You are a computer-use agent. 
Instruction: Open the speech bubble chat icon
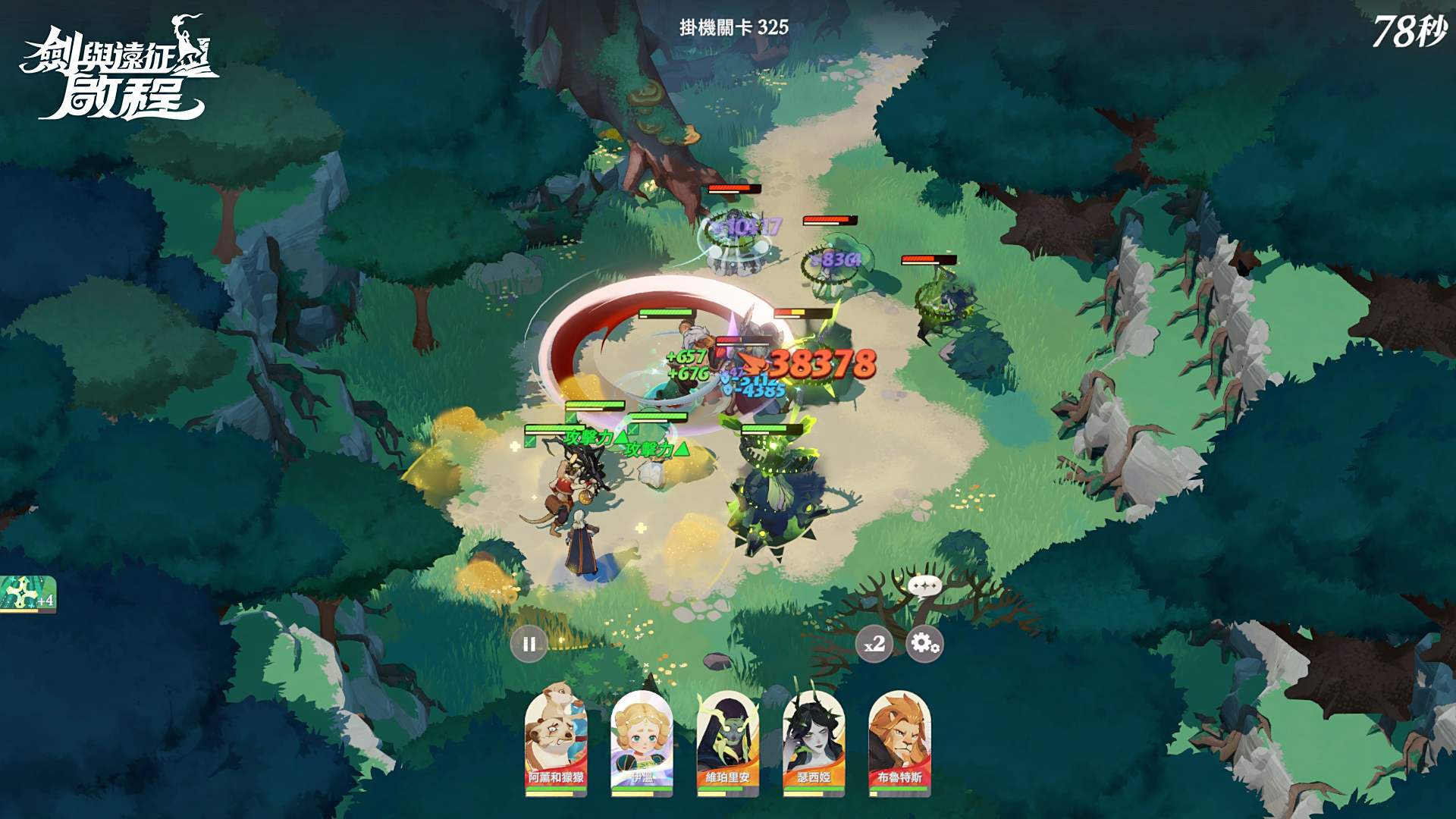point(924,585)
